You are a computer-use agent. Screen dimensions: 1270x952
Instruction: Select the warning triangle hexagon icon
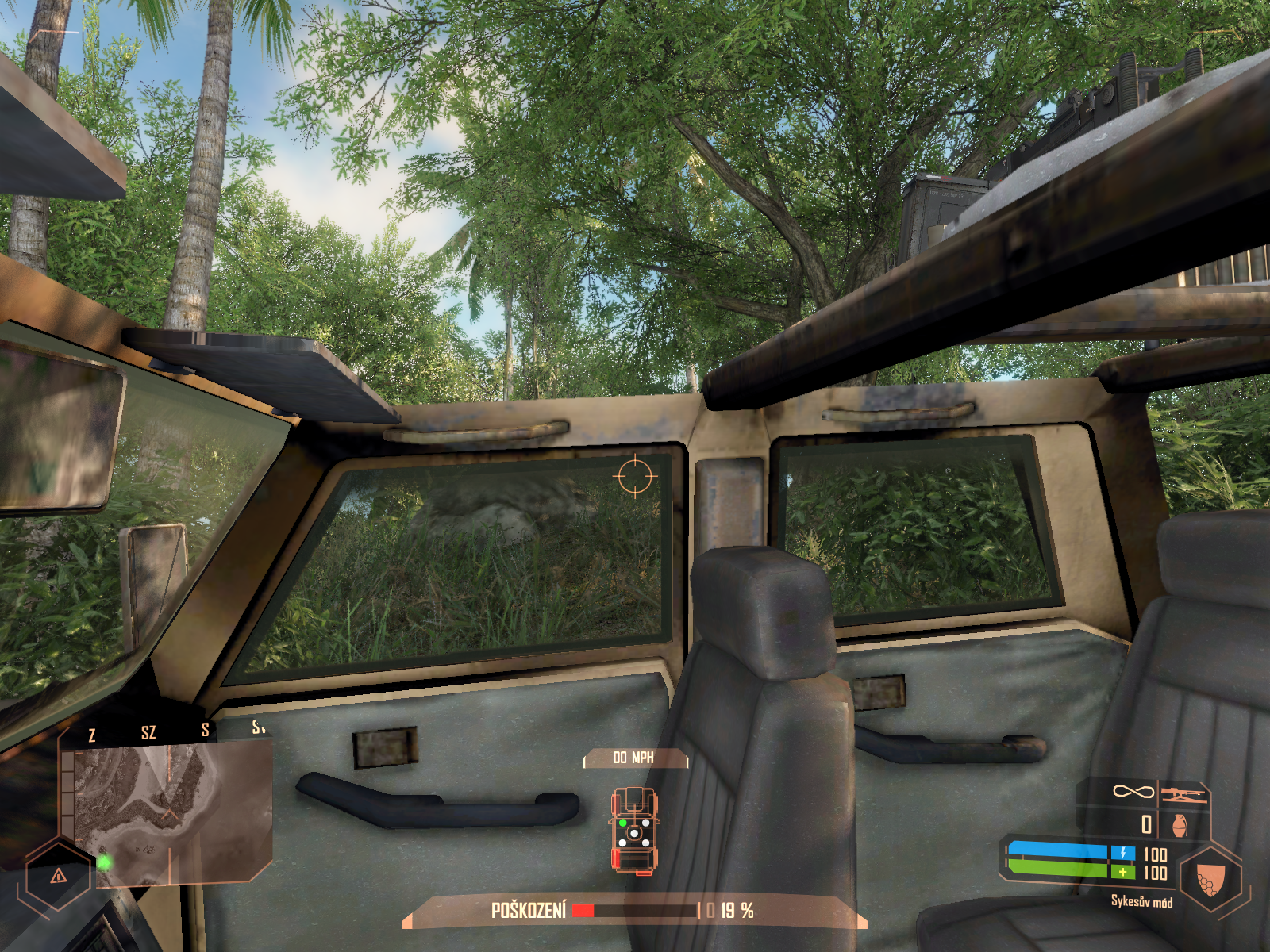click(58, 876)
